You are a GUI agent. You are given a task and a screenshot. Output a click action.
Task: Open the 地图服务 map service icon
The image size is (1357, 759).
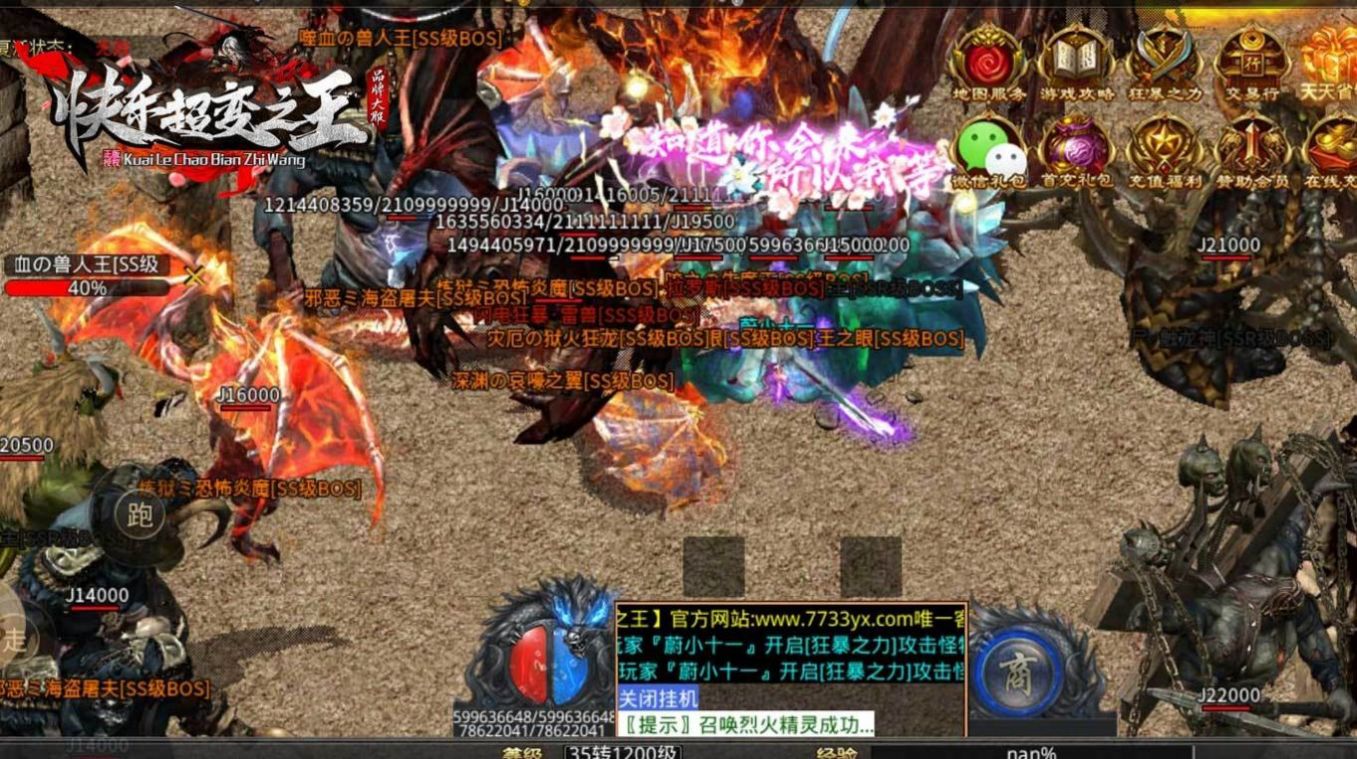tap(988, 59)
